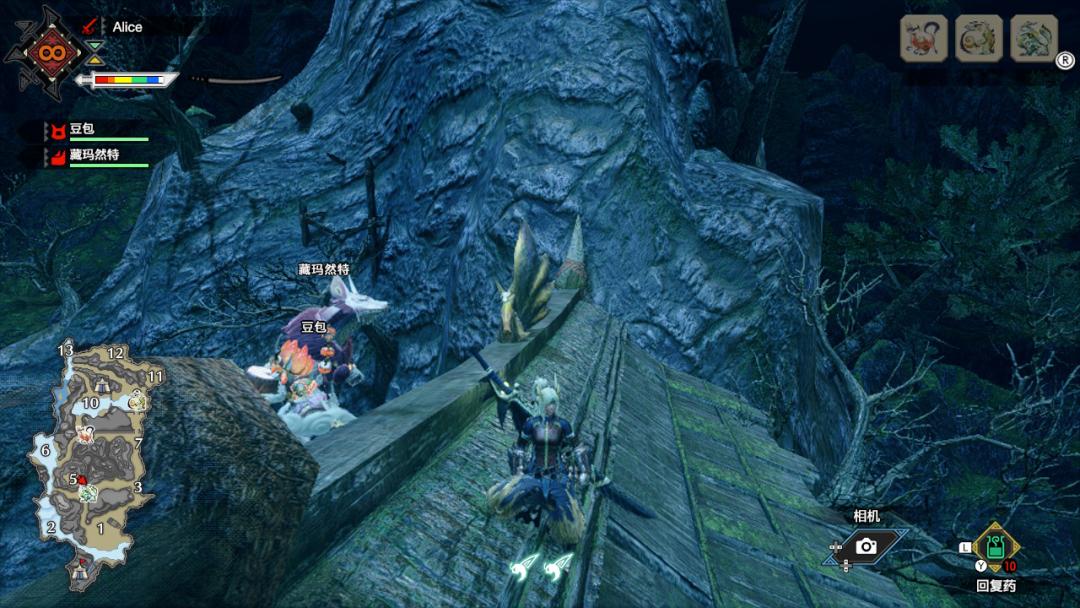Choose the 相机 camera action icon
The width and height of the screenshot is (1080, 608).
(866, 546)
